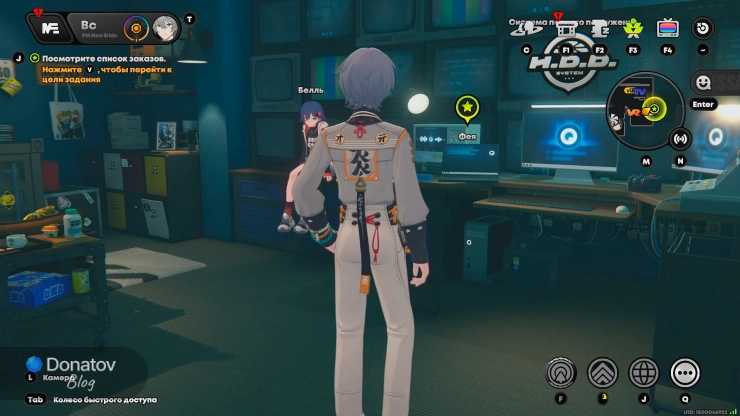Select the quest tracker about the order list

pos(108,59)
